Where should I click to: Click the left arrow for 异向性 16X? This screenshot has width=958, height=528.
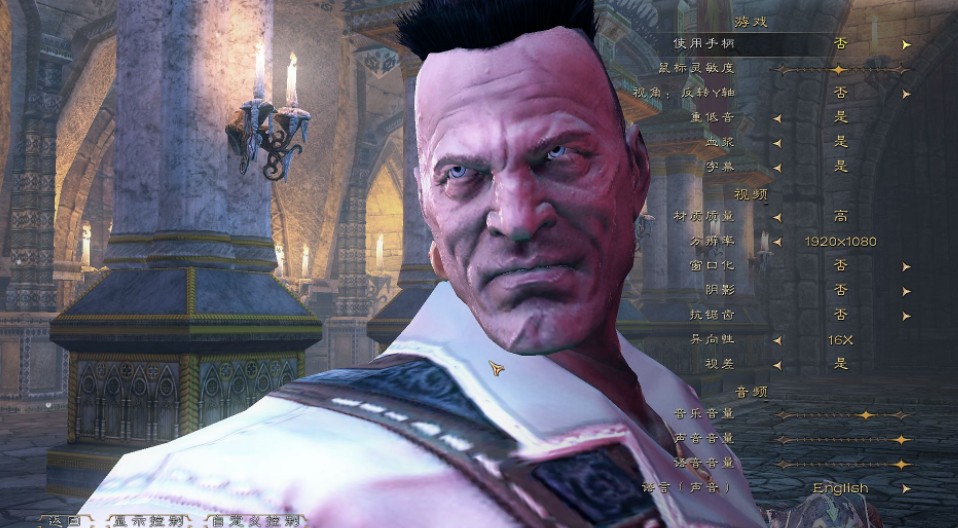tap(777, 340)
